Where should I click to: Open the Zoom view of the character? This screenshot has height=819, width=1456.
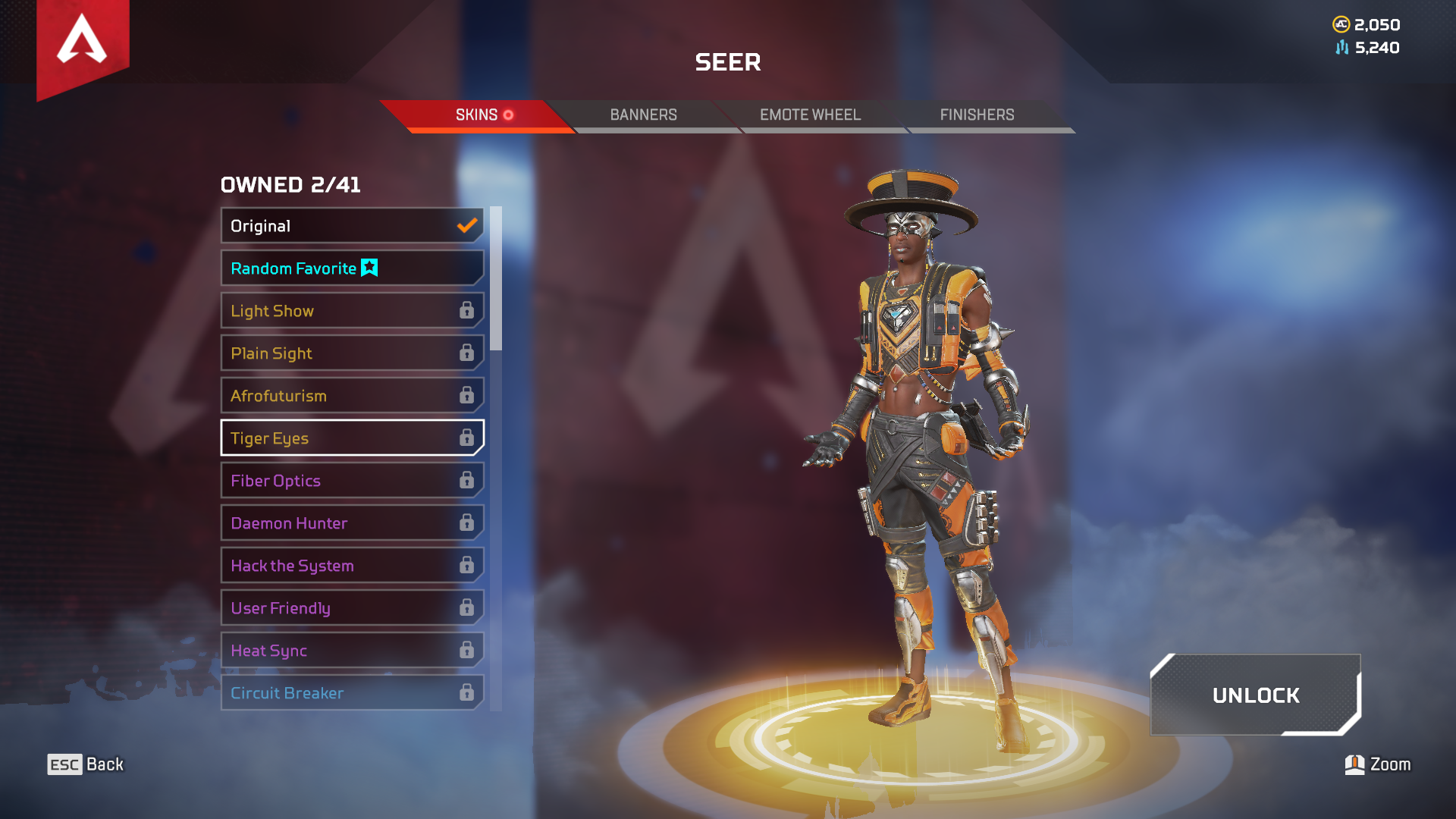pyautogui.click(x=1376, y=764)
